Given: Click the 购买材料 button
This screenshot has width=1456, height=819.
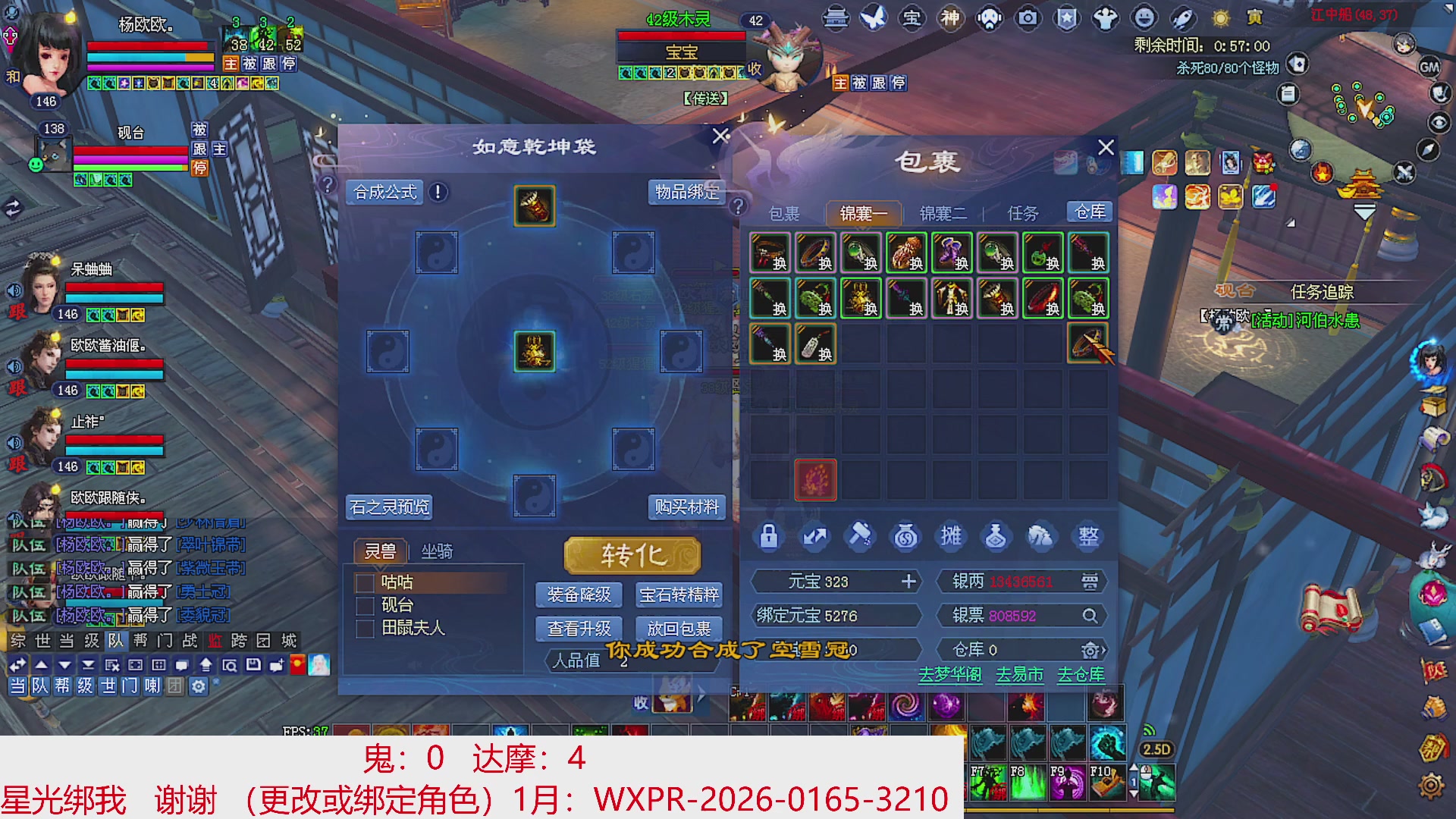Looking at the screenshot, I should tap(687, 507).
